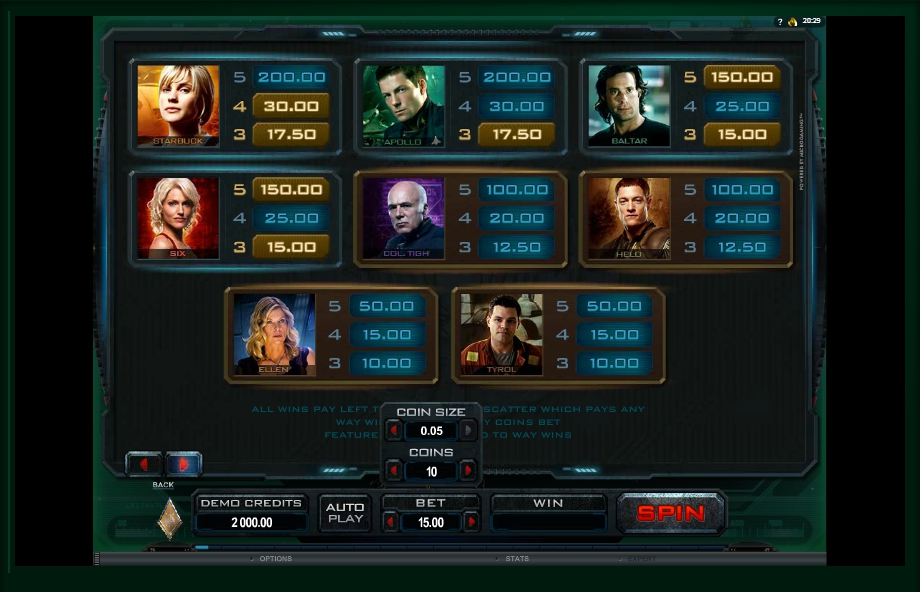920x592 pixels.
Task: Click the gold icon beside the clock
Action: click(x=792, y=21)
